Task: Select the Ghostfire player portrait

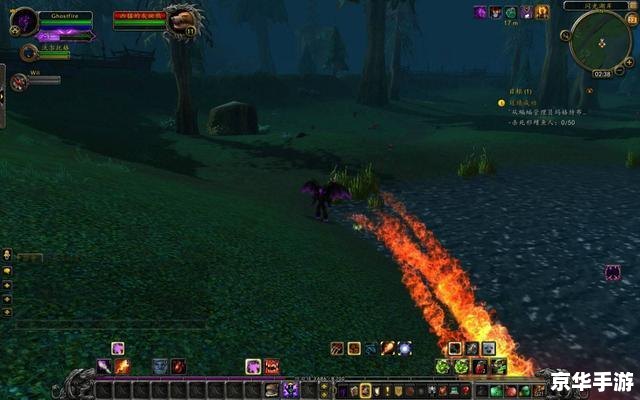Action: [x=24, y=21]
